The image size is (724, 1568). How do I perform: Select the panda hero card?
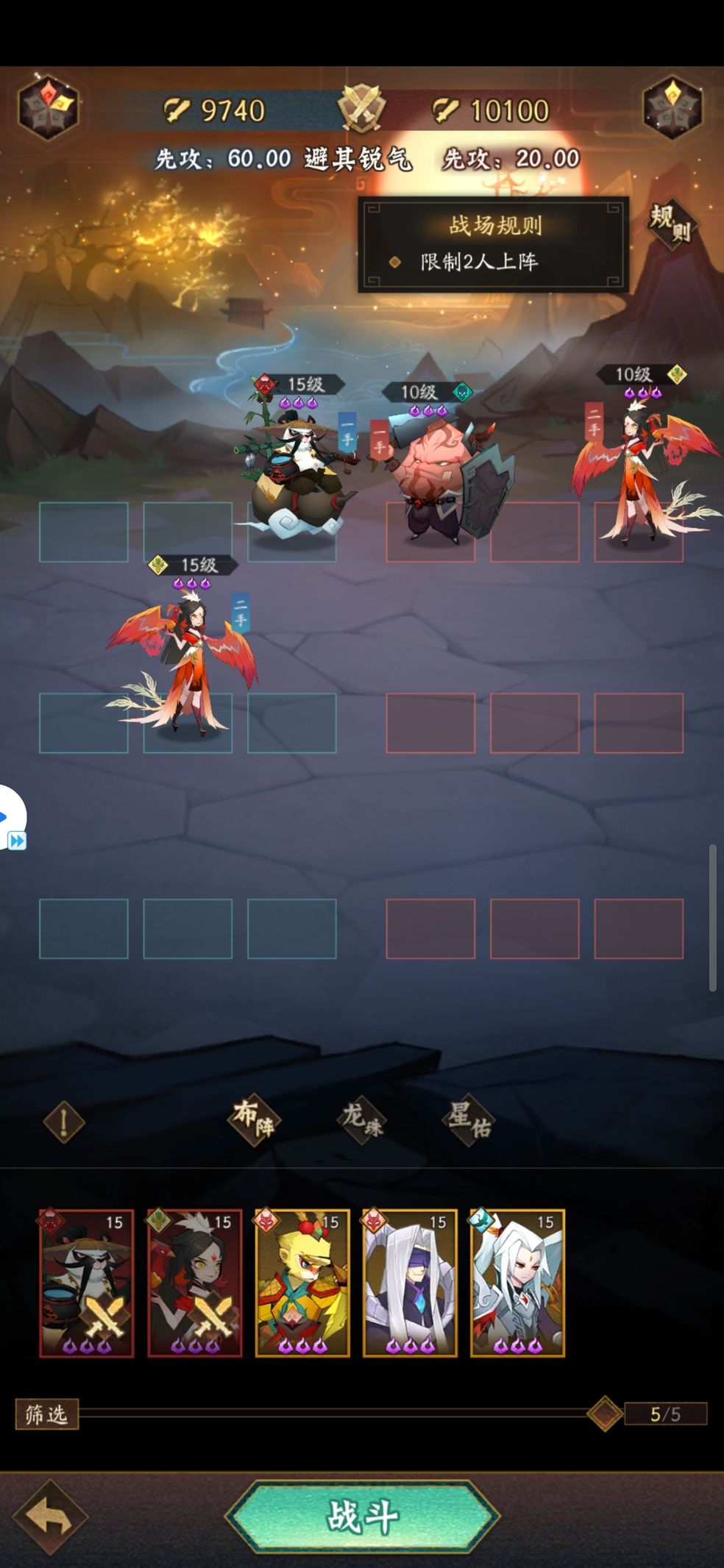87,1282
